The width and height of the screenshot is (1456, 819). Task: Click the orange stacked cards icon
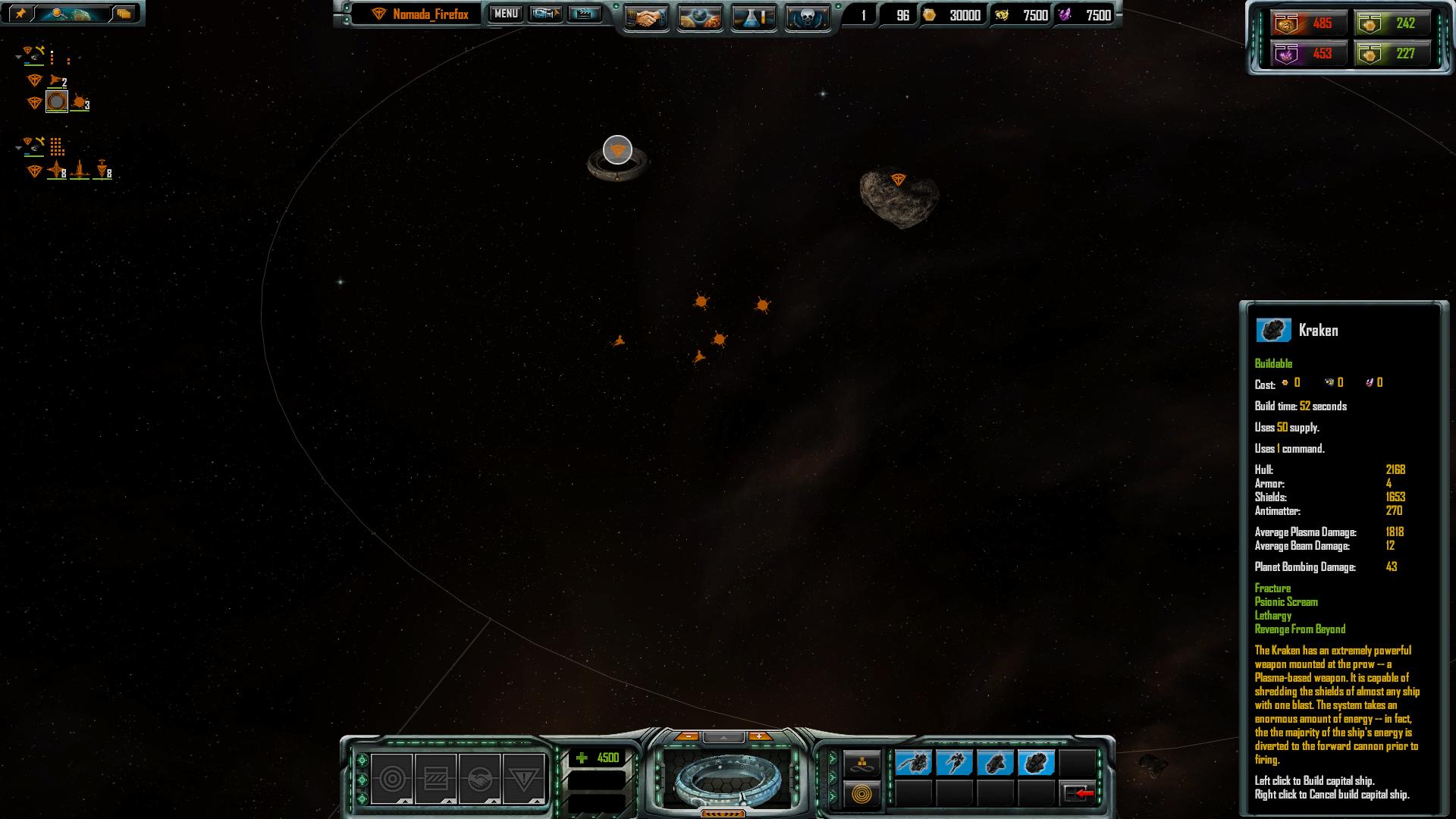[124, 14]
